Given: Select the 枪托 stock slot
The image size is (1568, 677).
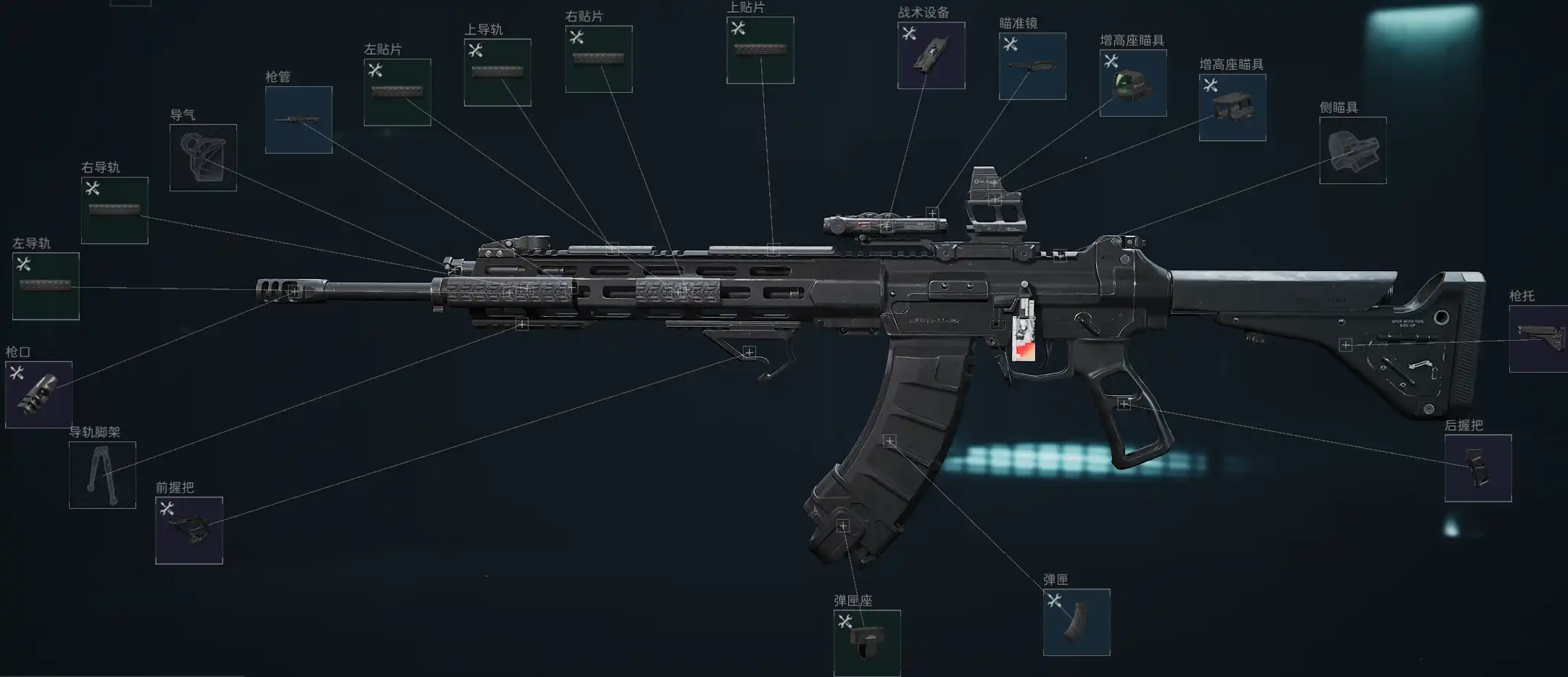Looking at the screenshot, I should pos(1538,338).
